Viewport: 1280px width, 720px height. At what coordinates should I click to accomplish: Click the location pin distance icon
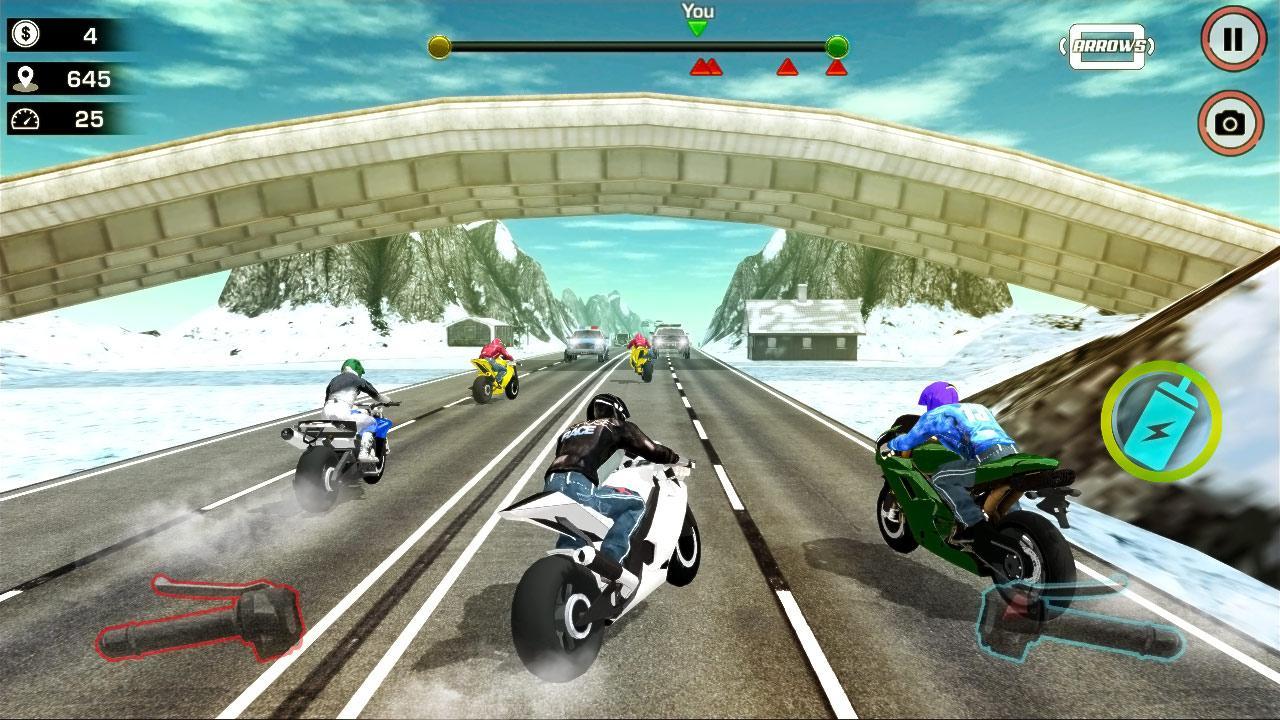(x=27, y=79)
